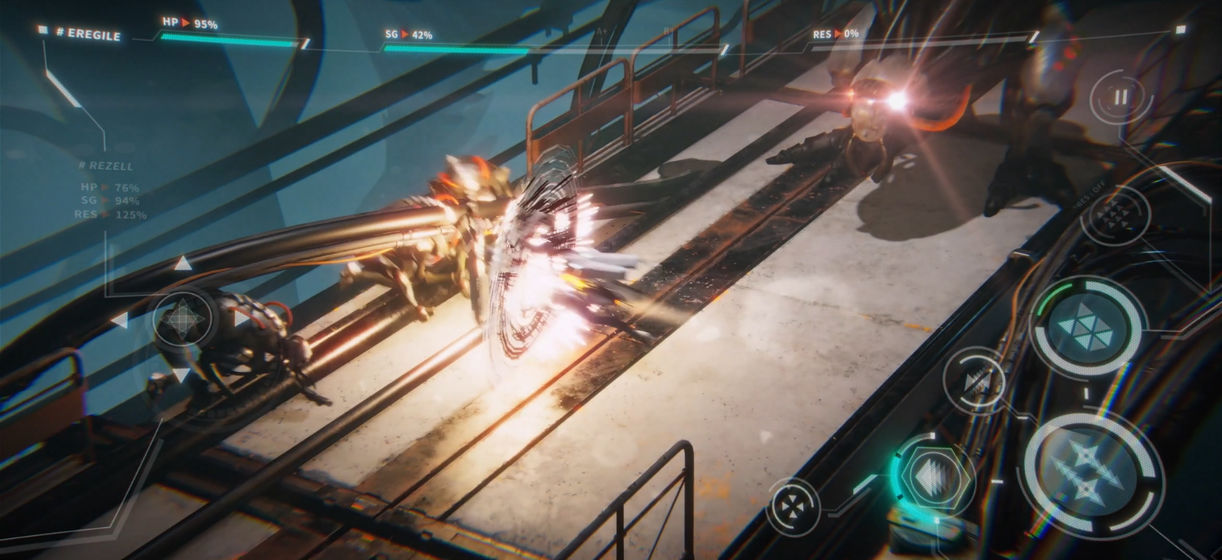
Task: Tap the joystick's left arrow
Action: (x=119, y=320)
